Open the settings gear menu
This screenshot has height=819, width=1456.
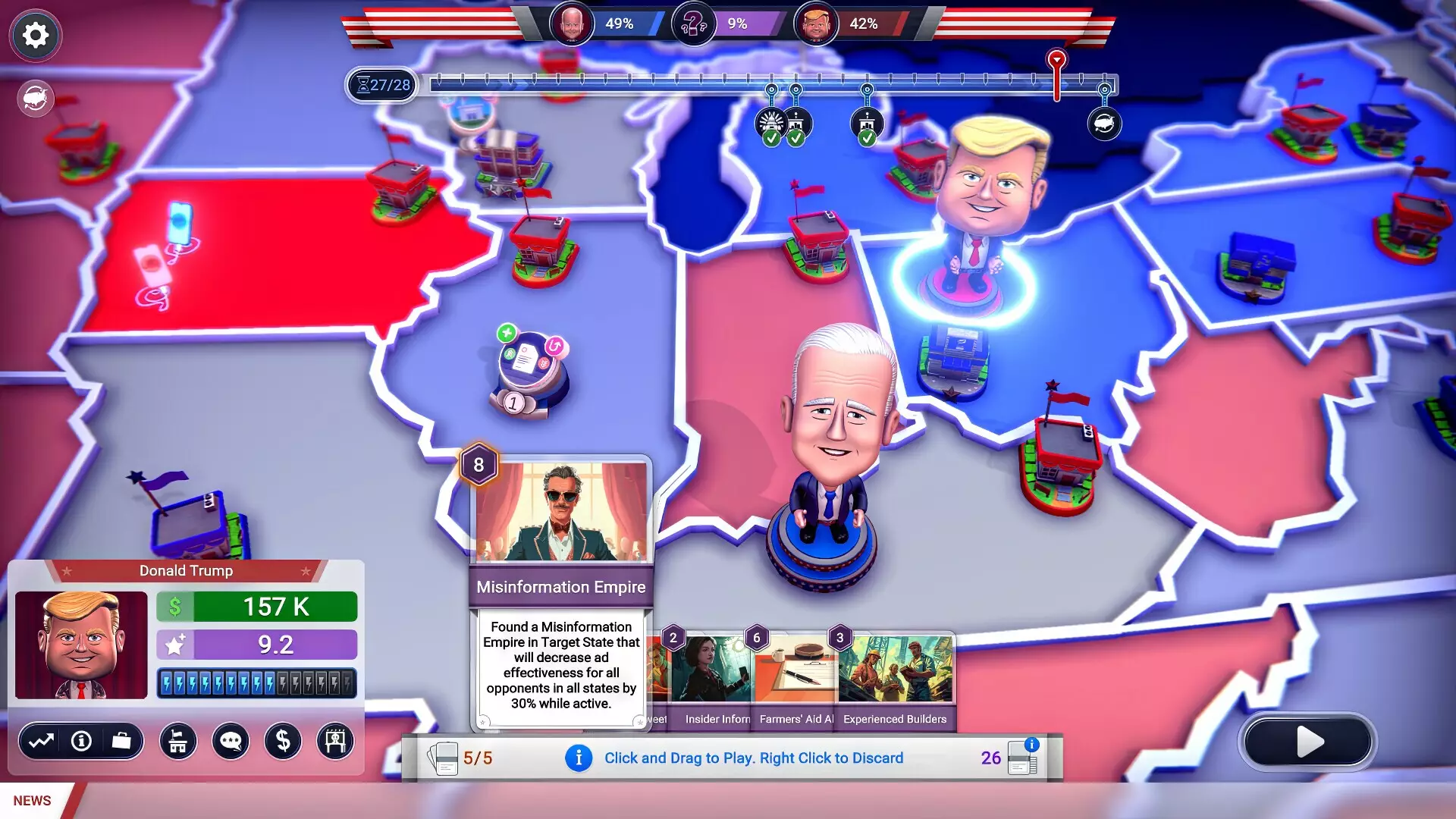(x=35, y=35)
